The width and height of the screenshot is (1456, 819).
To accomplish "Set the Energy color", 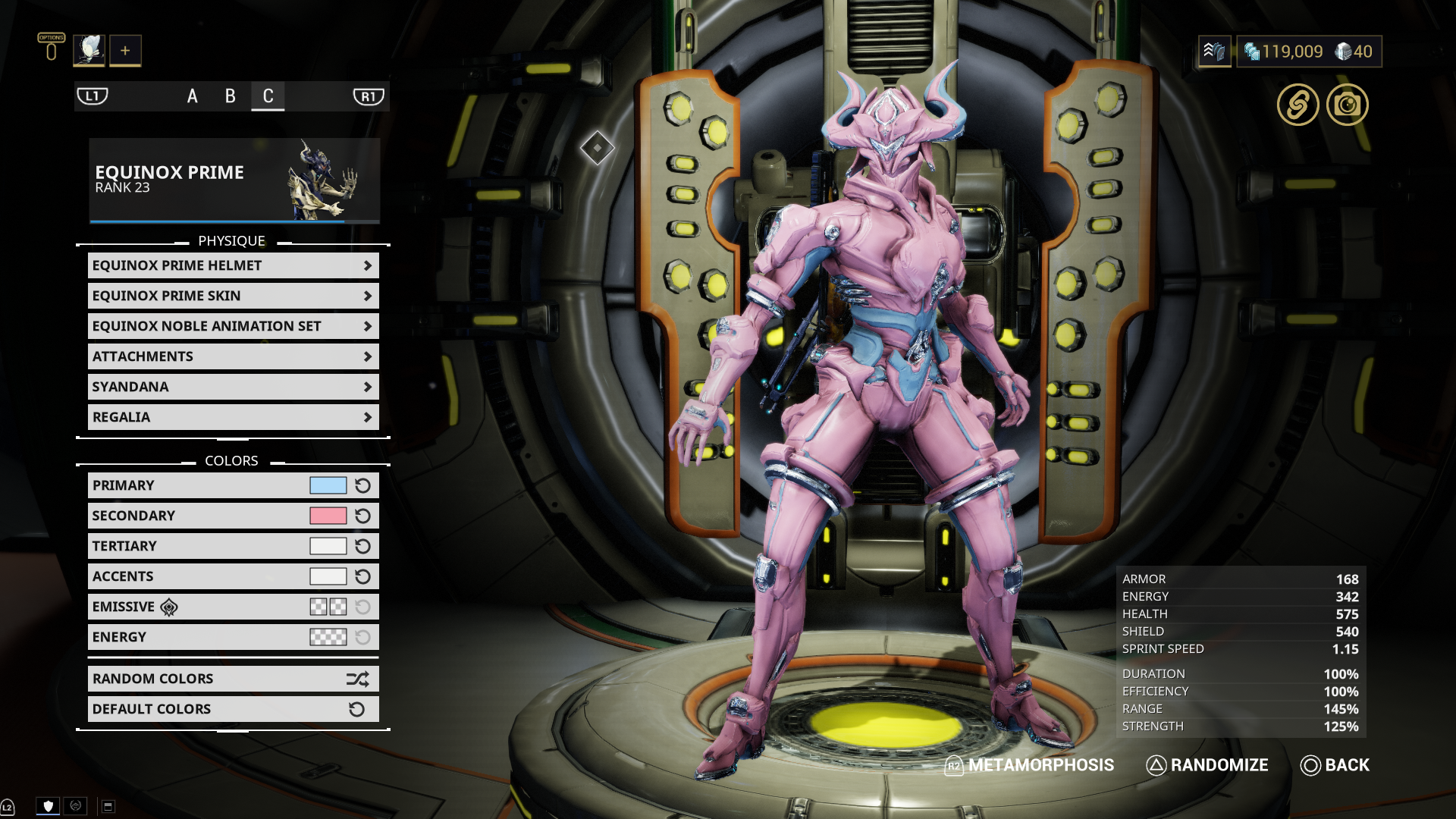I will tap(328, 637).
